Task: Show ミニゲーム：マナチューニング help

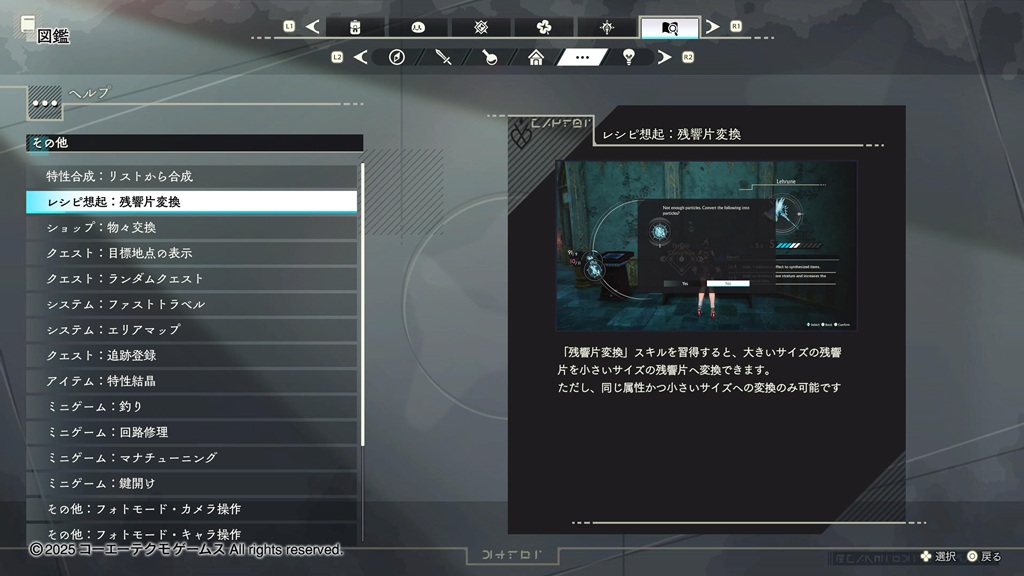Action: click(190, 457)
